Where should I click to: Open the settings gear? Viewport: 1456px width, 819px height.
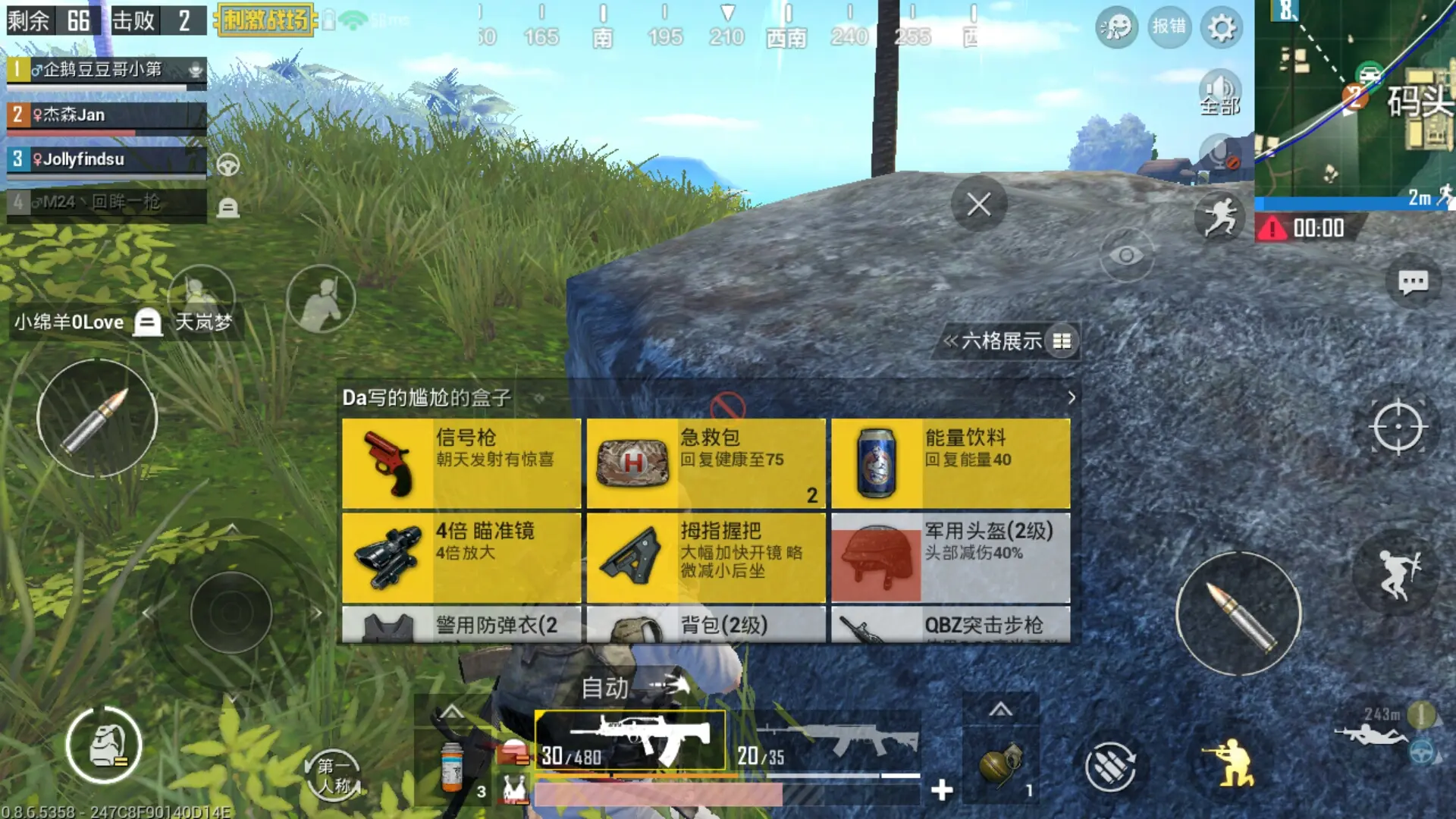pyautogui.click(x=1221, y=28)
